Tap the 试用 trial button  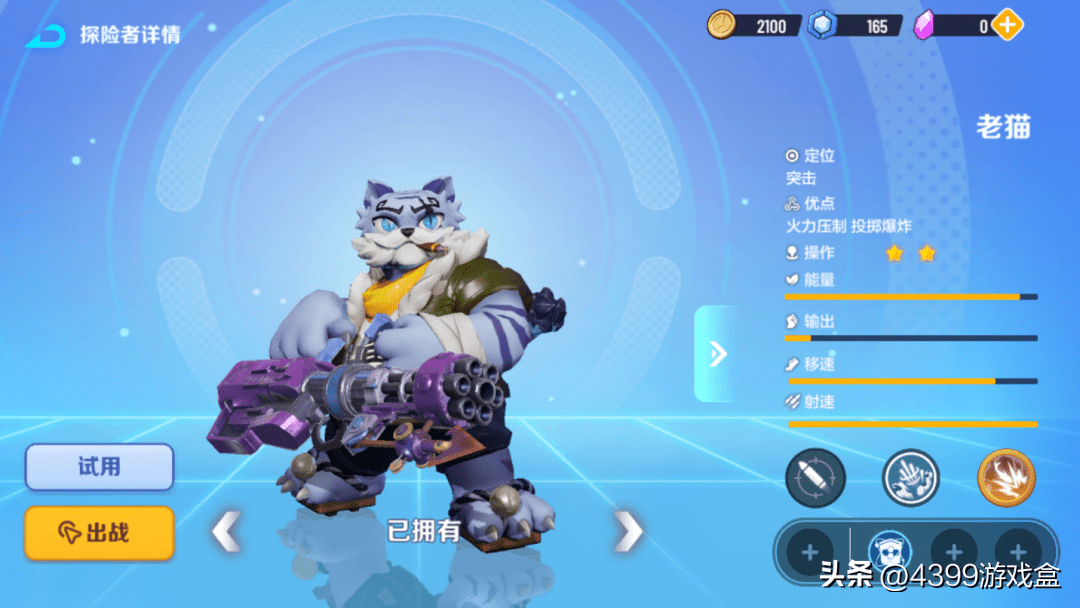[99, 467]
